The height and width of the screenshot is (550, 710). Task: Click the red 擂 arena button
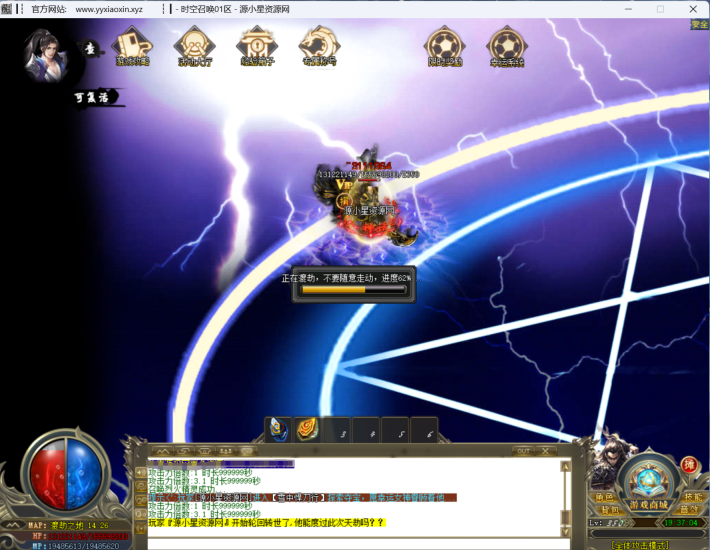689,465
